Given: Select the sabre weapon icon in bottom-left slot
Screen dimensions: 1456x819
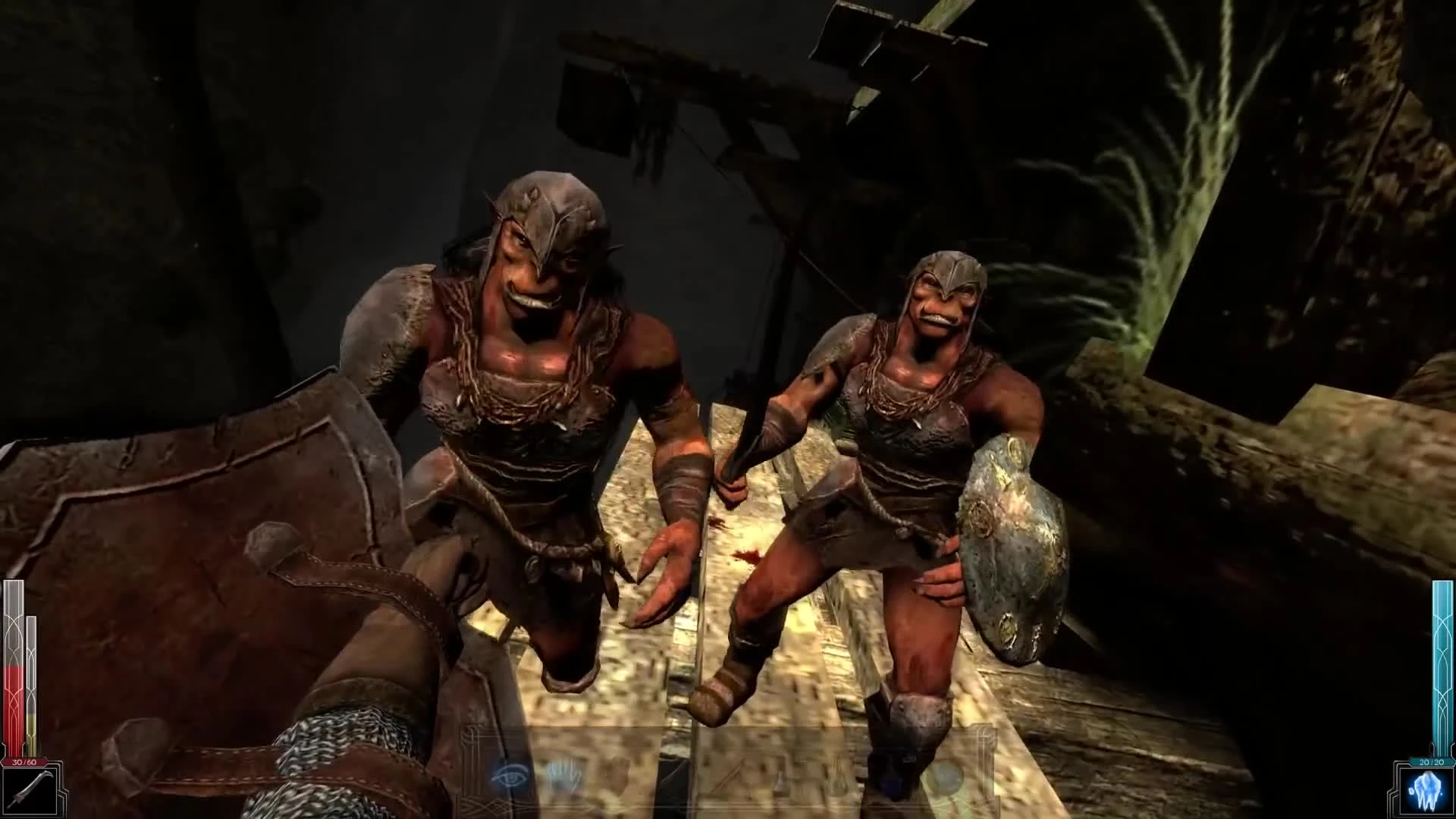Looking at the screenshot, I should coord(30,792).
